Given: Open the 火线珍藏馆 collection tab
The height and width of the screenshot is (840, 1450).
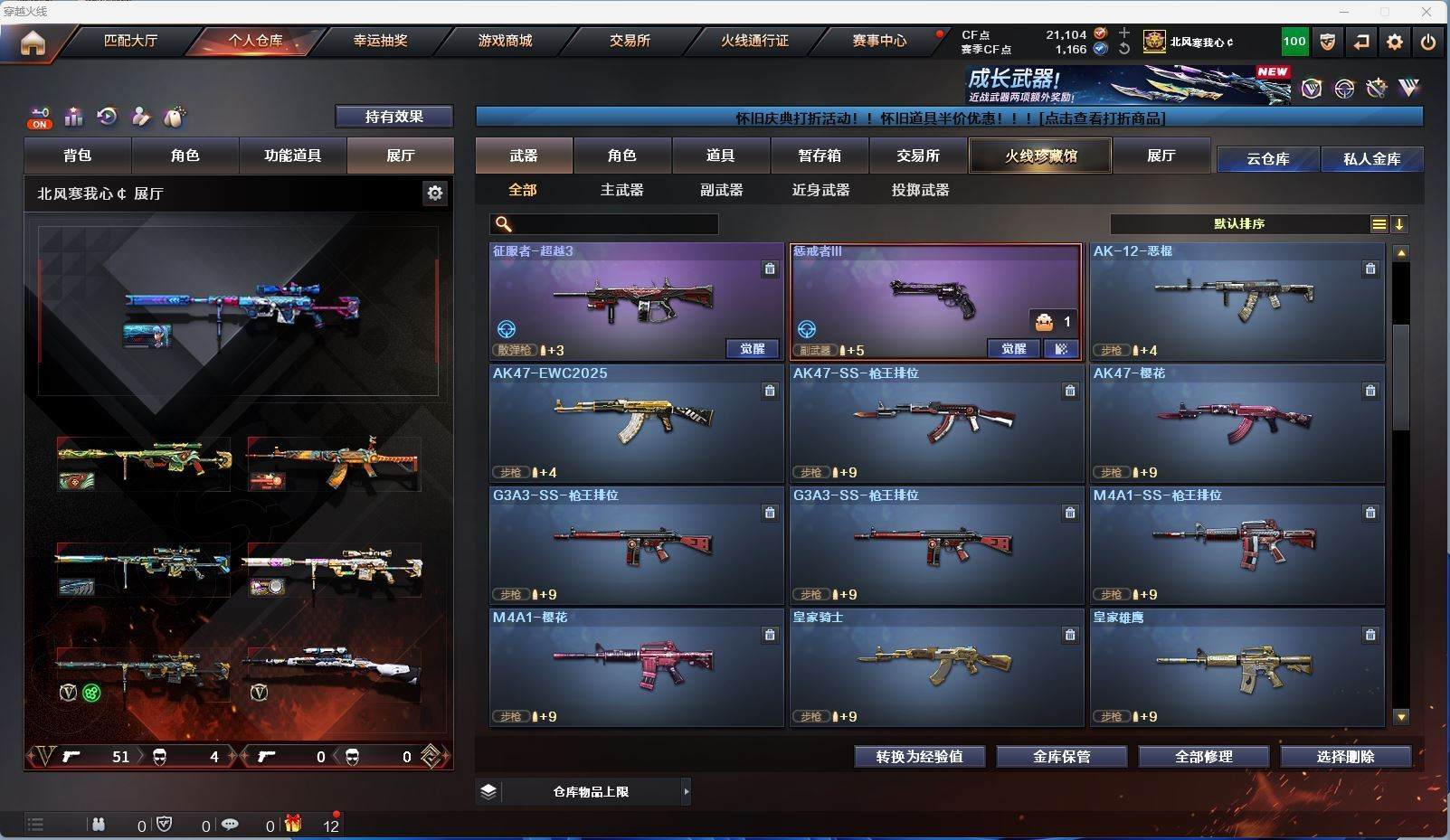Looking at the screenshot, I should (x=1040, y=156).
